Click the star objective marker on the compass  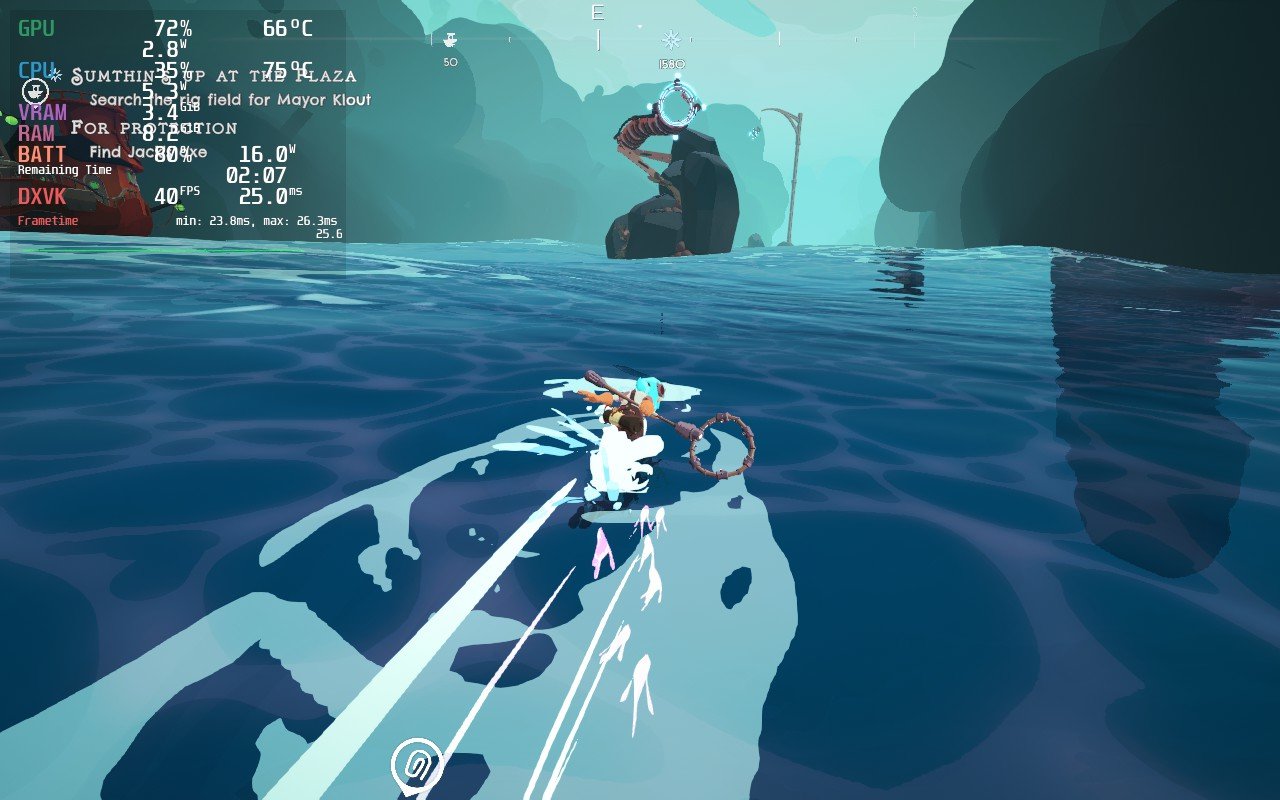tap(671, 40)
